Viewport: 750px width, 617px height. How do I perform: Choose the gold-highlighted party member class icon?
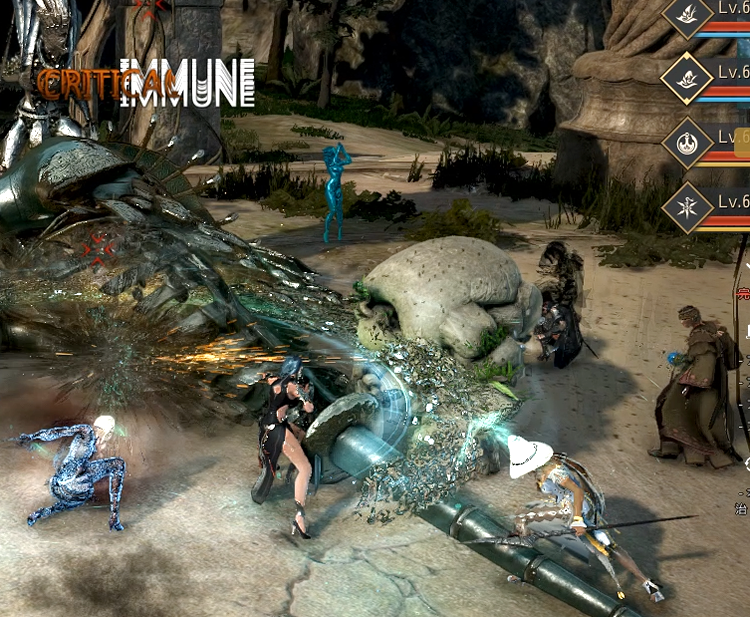688,76
